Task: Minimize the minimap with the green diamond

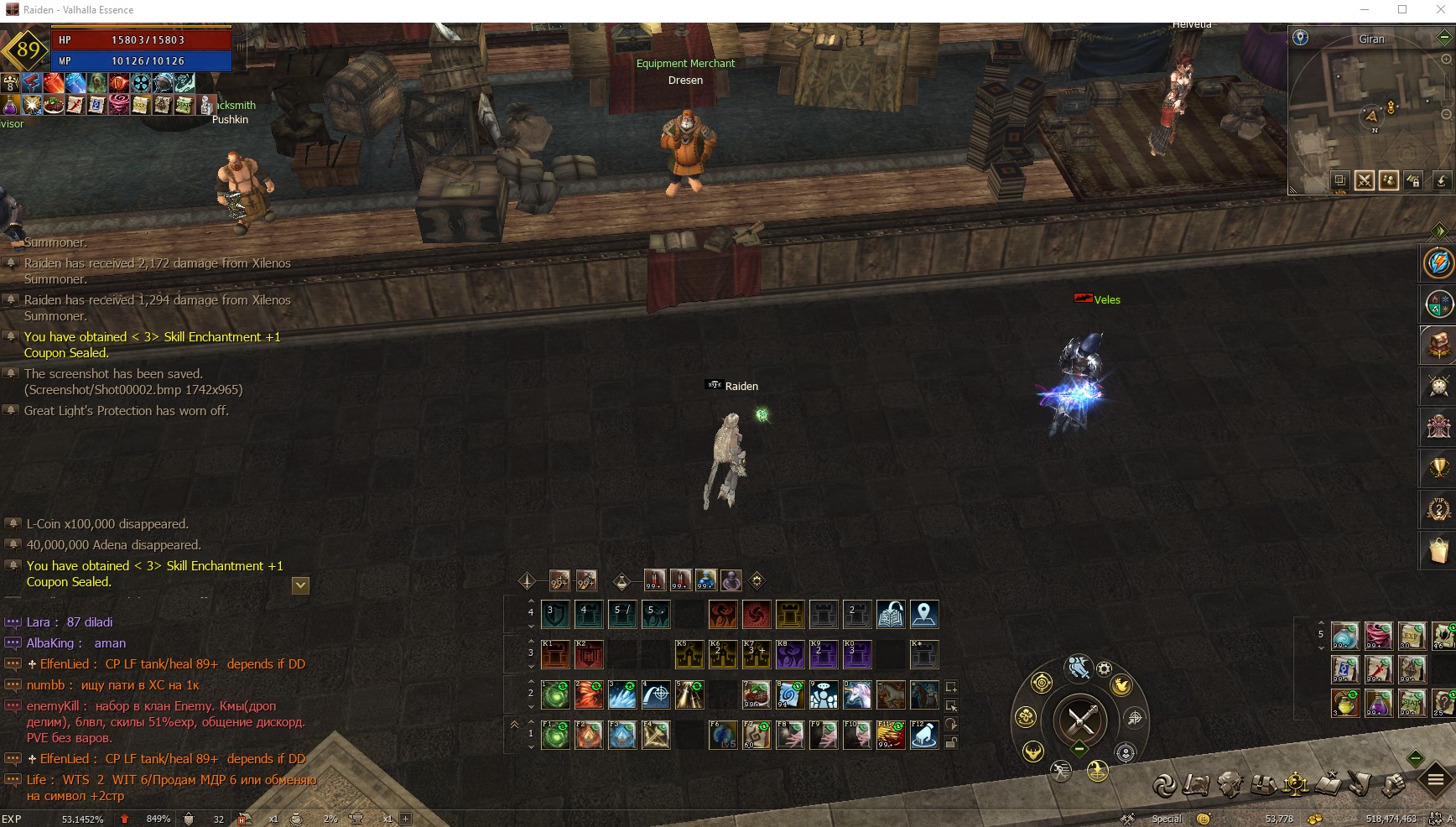Action: coord(1444,38)
